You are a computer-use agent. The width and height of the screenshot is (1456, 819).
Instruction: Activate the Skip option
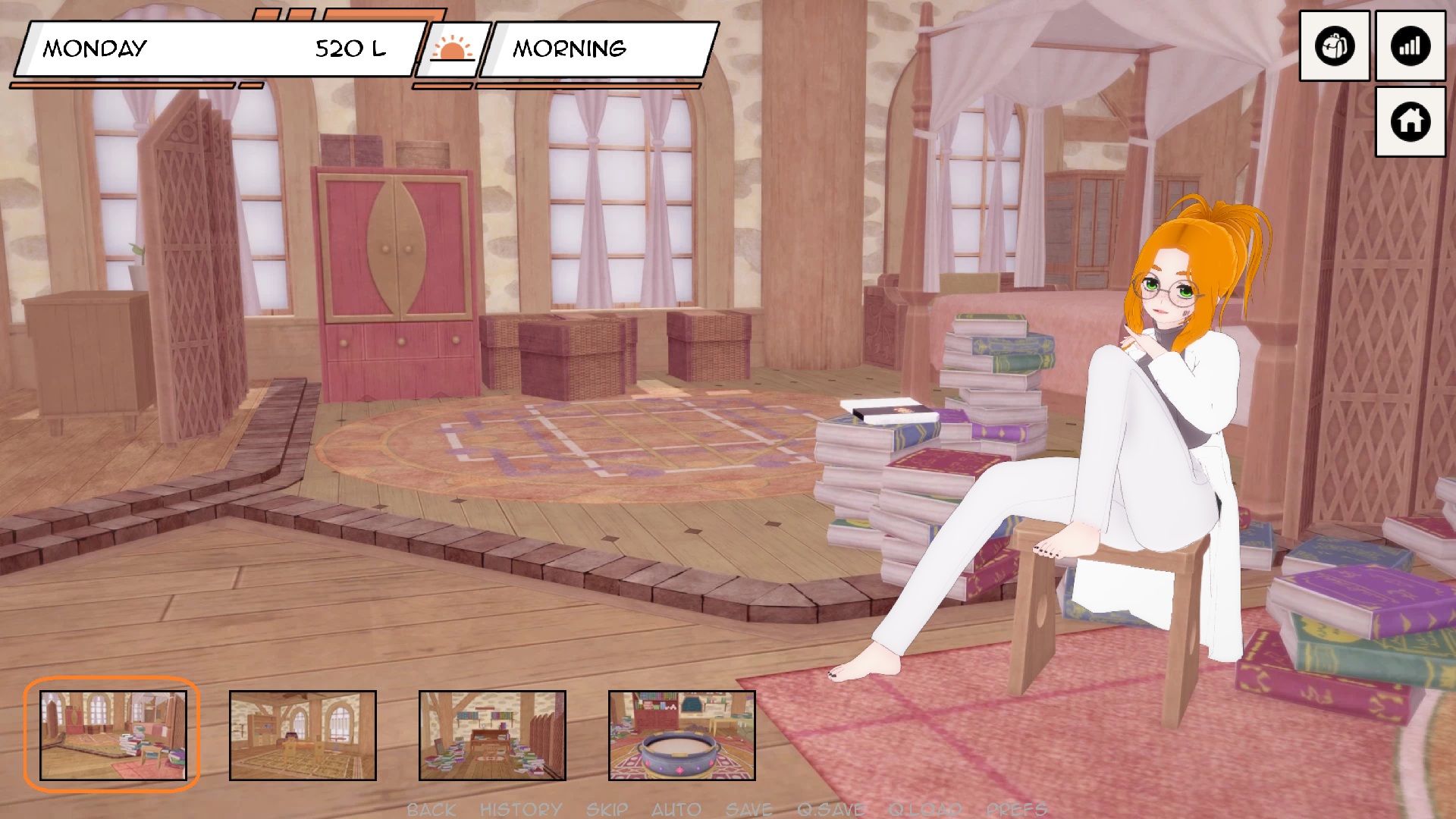click(x=607, y=810)
